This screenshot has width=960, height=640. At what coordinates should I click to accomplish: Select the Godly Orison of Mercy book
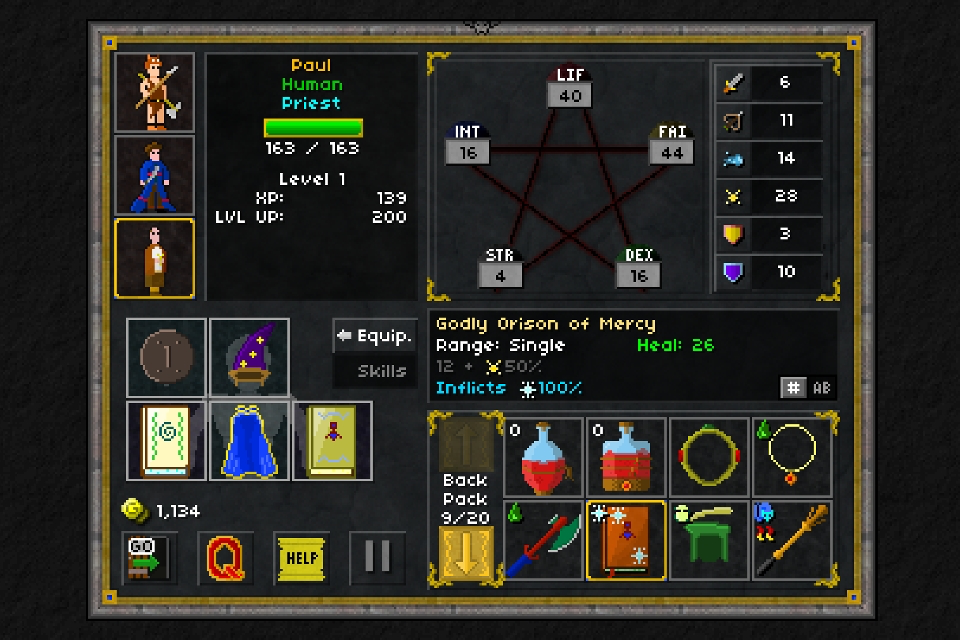[x=627, y=541]
